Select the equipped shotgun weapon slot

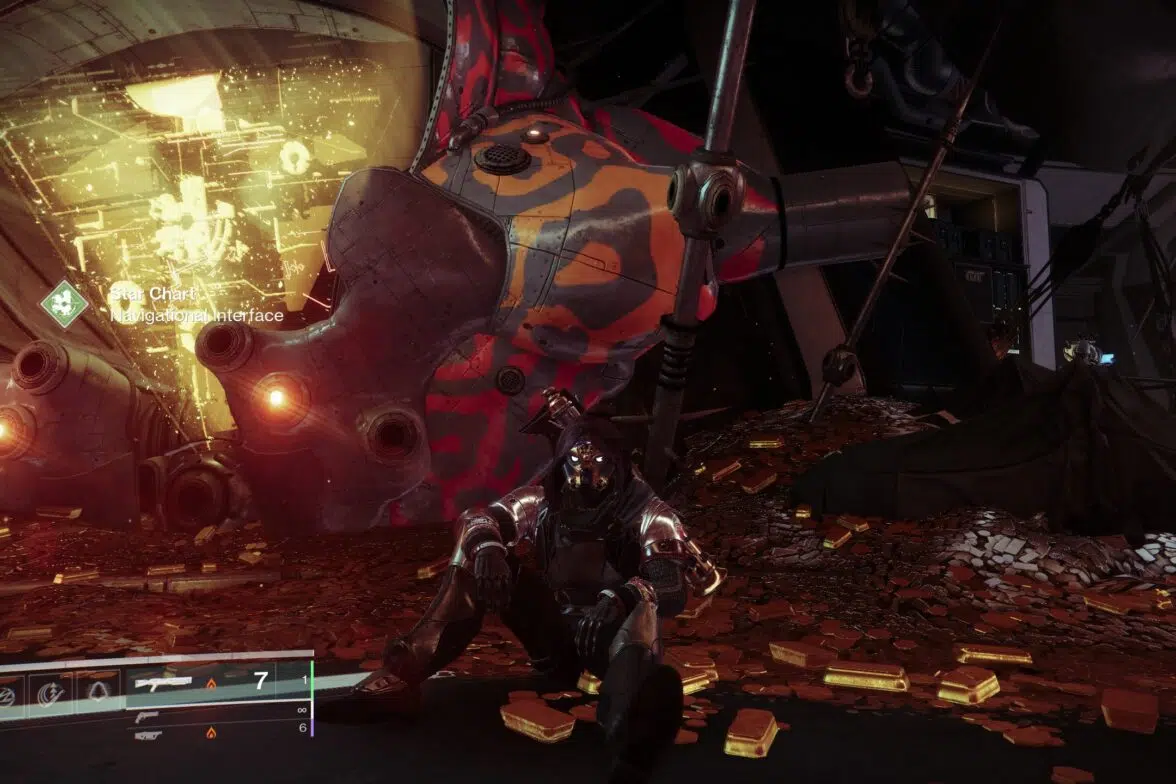(x=163, y=683)
